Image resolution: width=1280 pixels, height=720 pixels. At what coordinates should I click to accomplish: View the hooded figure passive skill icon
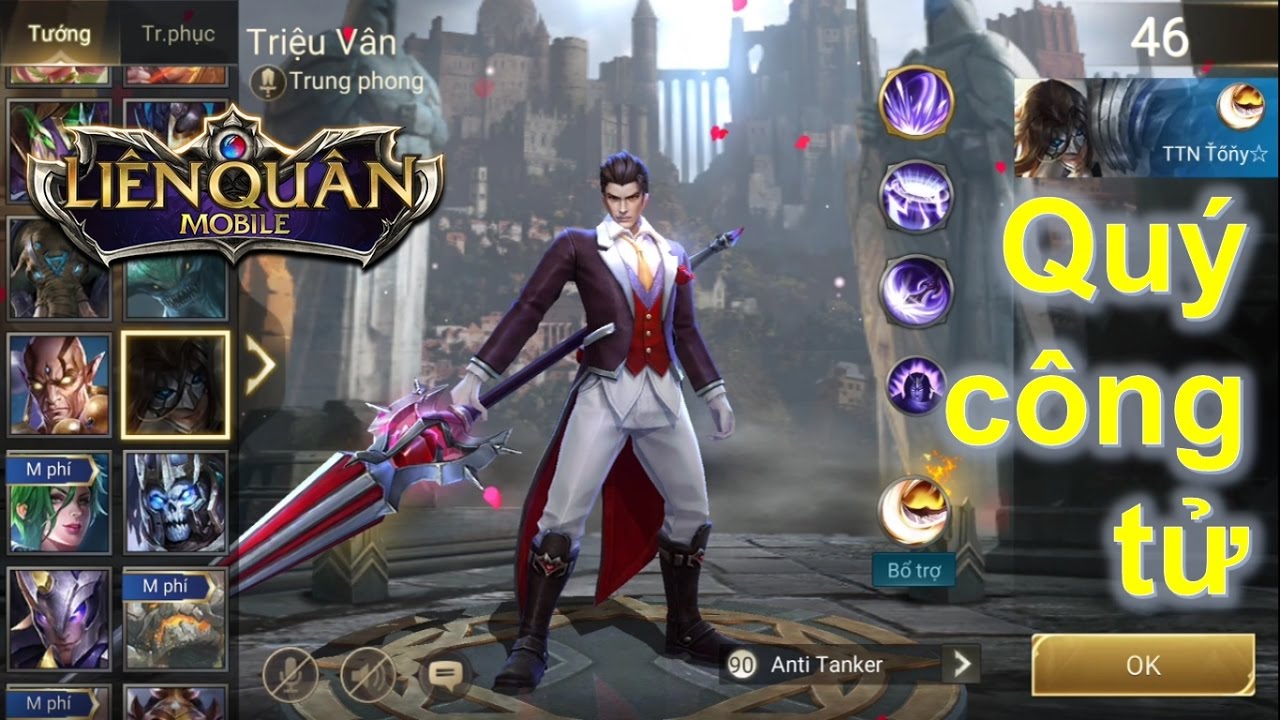(x=915, y=385)
